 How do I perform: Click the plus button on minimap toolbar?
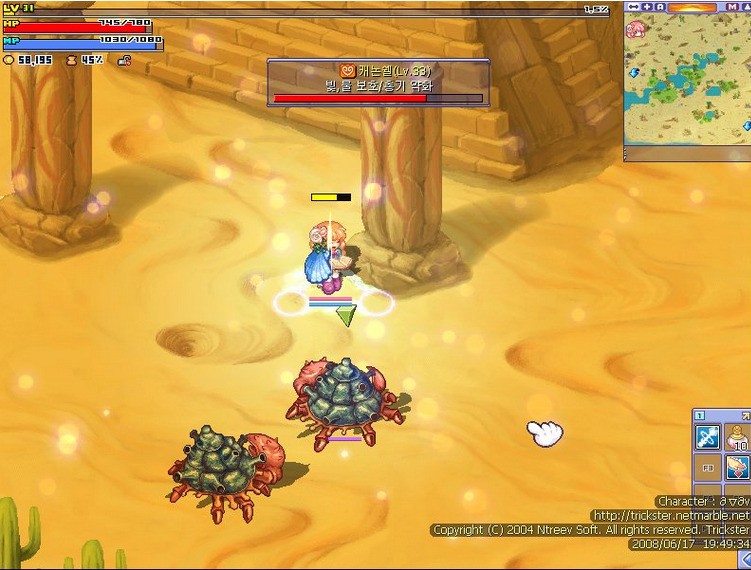point(647,7)
